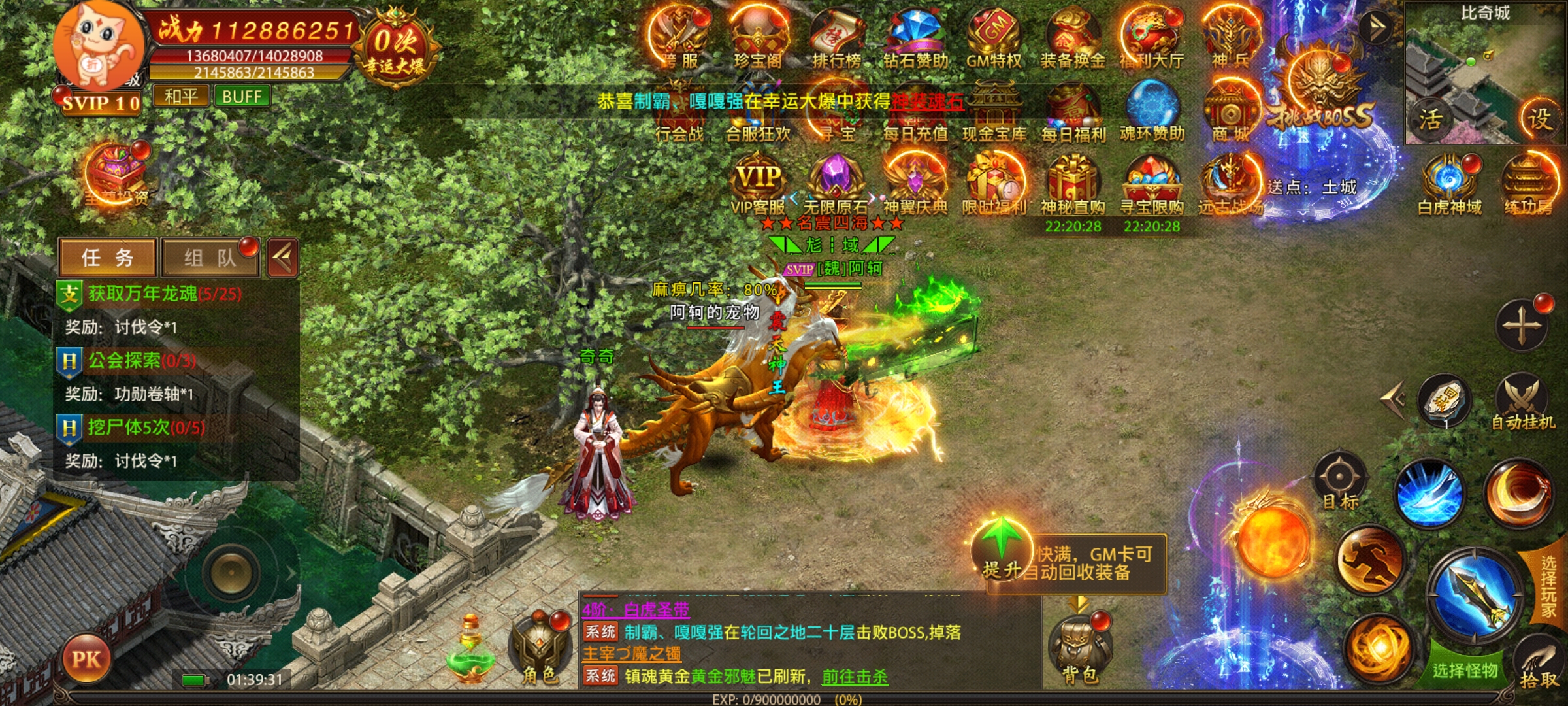Click the 前往击杀 link in chat

tap(855, 677)
